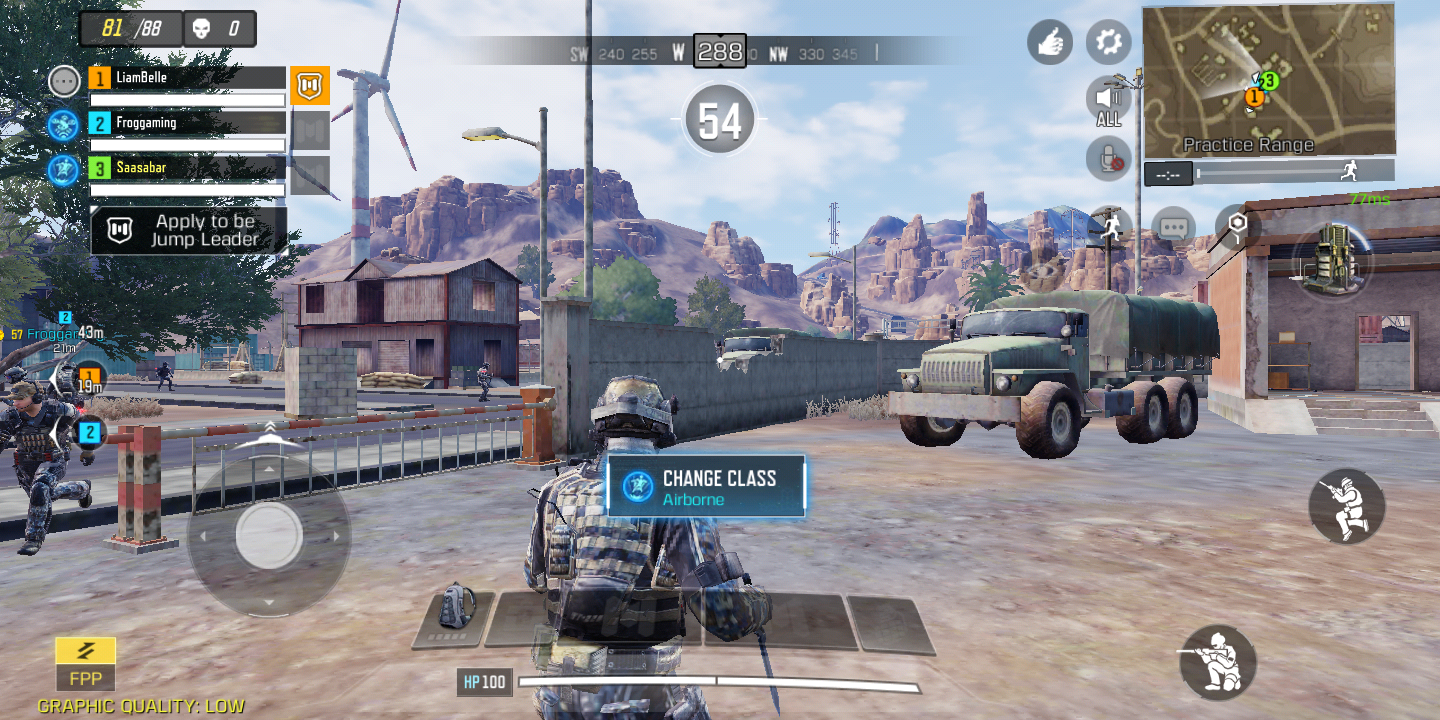This screenshot has width=1440, height=720.
Task: Activate the prone stance button
Action: [1217, 662]
